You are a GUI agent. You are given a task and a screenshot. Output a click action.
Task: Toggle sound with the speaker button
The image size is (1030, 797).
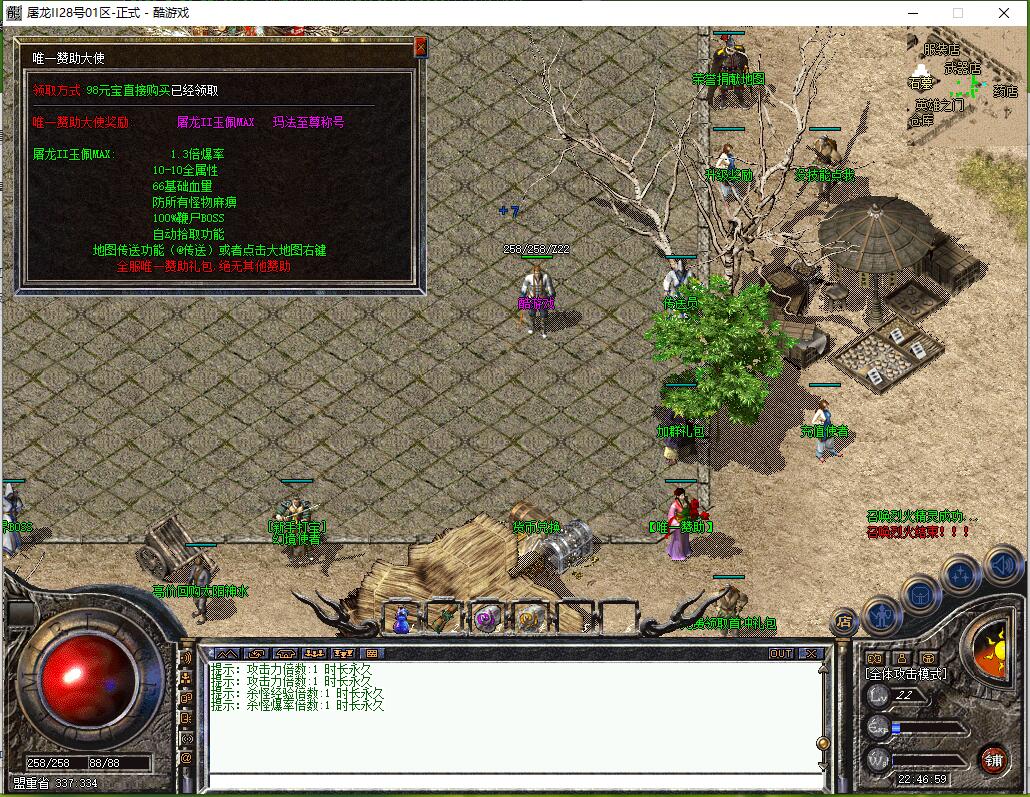coord(1002,566)
